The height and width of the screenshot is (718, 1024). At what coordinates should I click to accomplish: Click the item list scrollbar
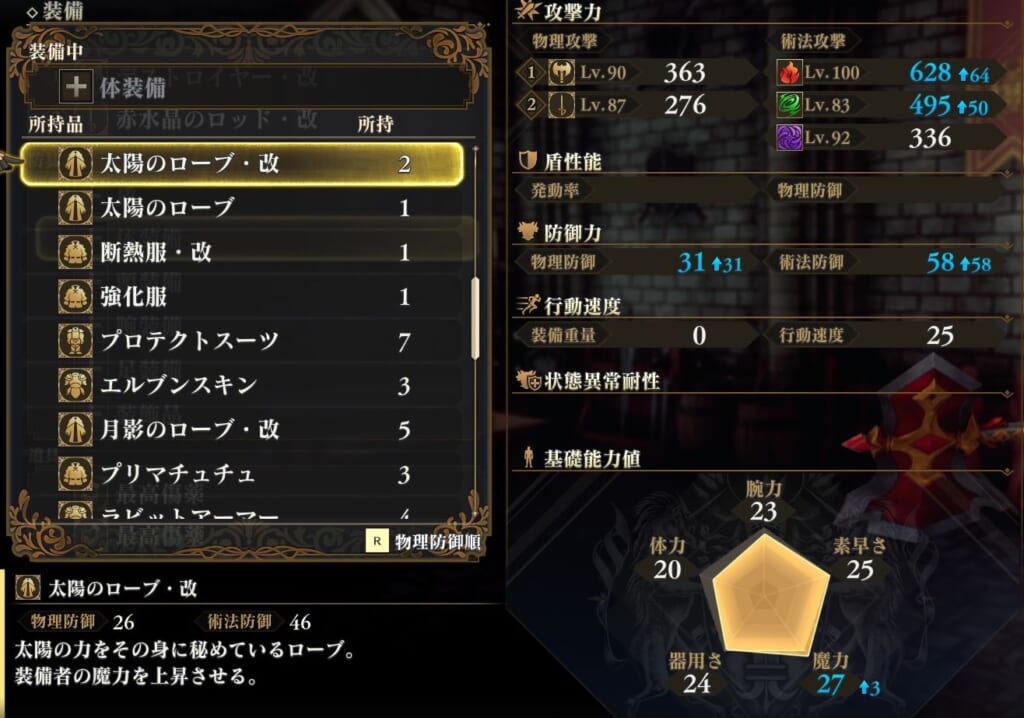(x=475, y=318)
